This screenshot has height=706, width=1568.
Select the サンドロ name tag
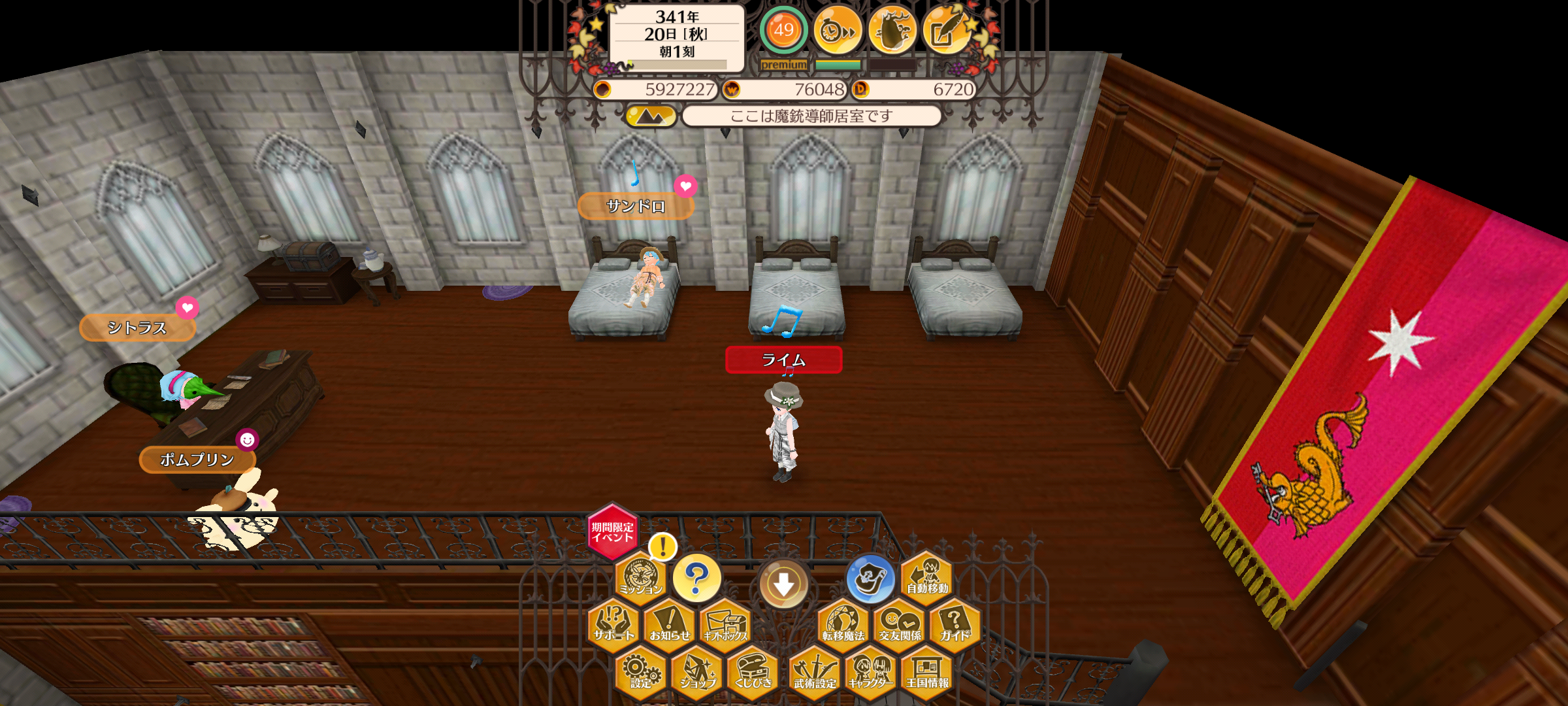tap(636, 207)
